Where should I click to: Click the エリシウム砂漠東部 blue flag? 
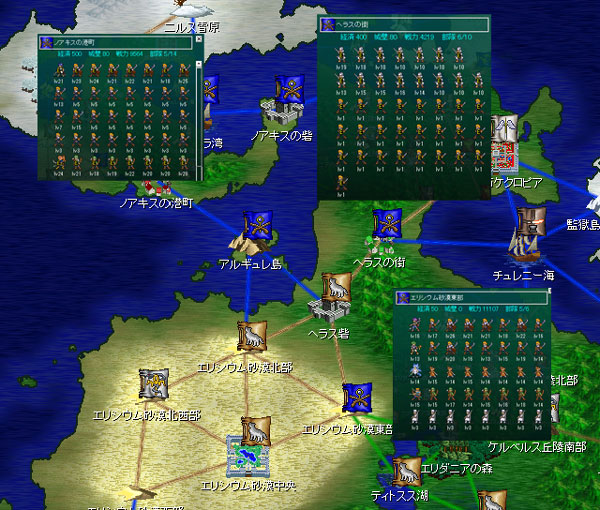coord(355,398)
